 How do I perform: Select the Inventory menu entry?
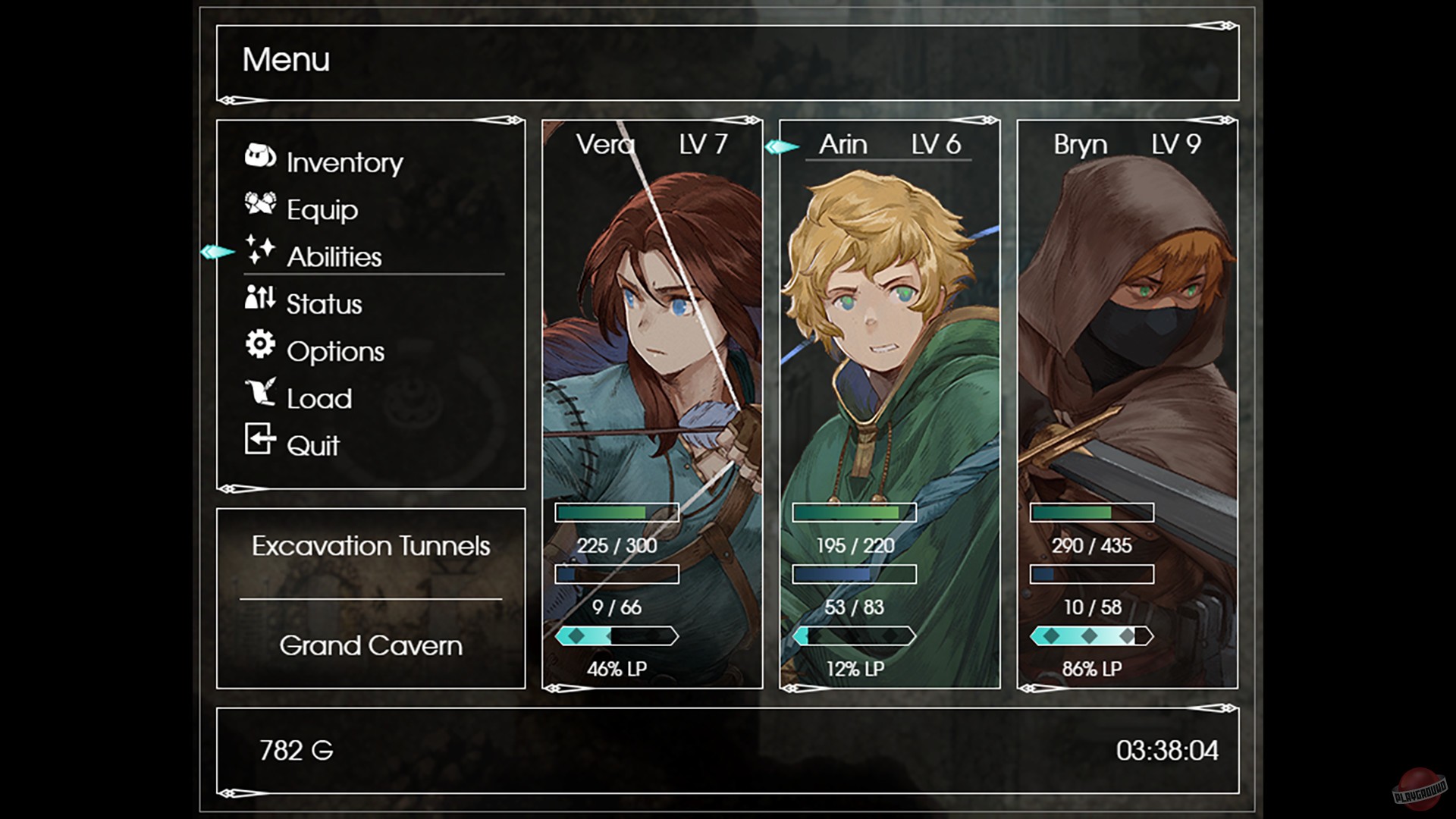[x=343, y=162]
